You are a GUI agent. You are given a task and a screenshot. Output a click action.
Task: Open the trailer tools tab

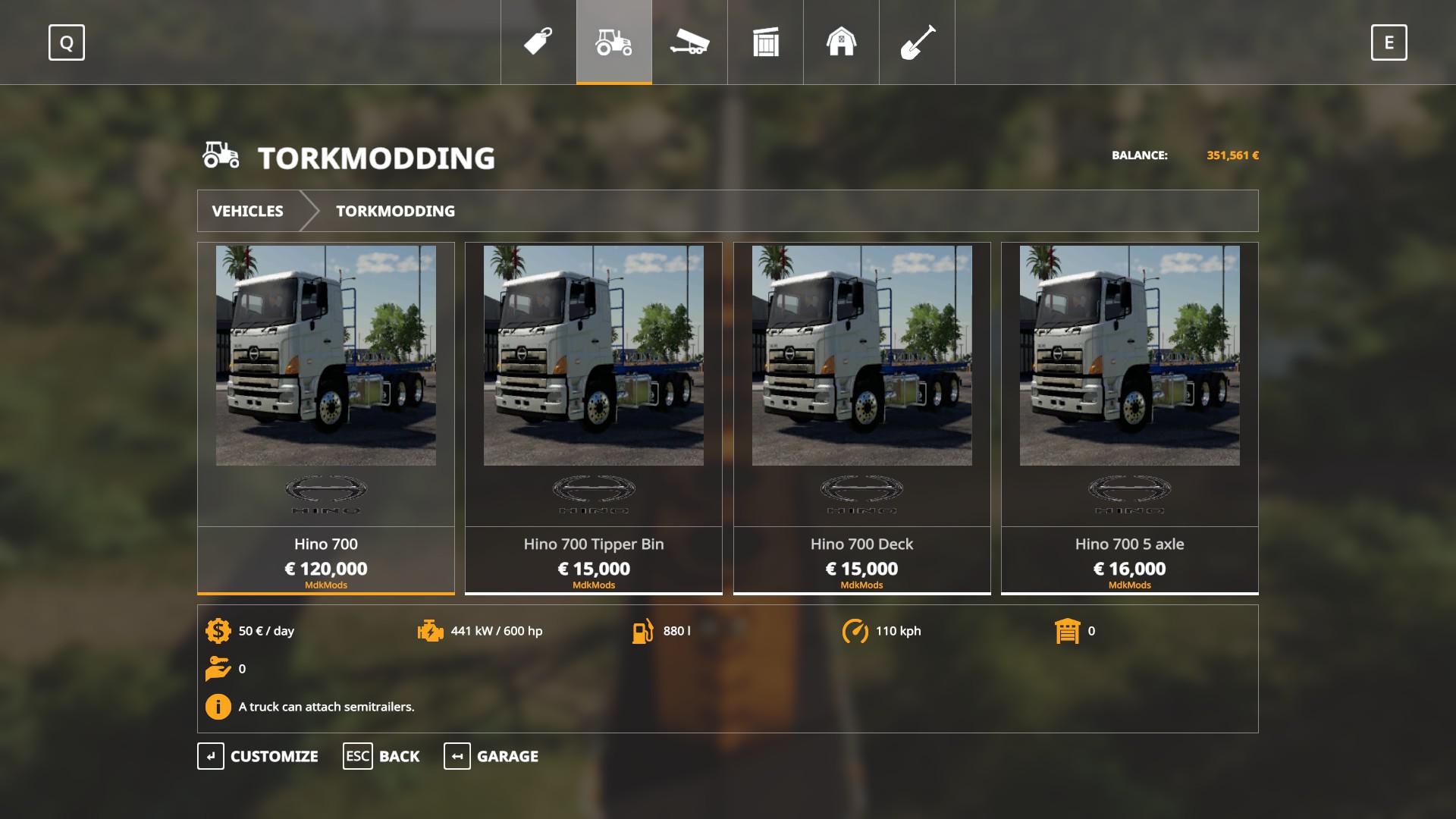689,42
